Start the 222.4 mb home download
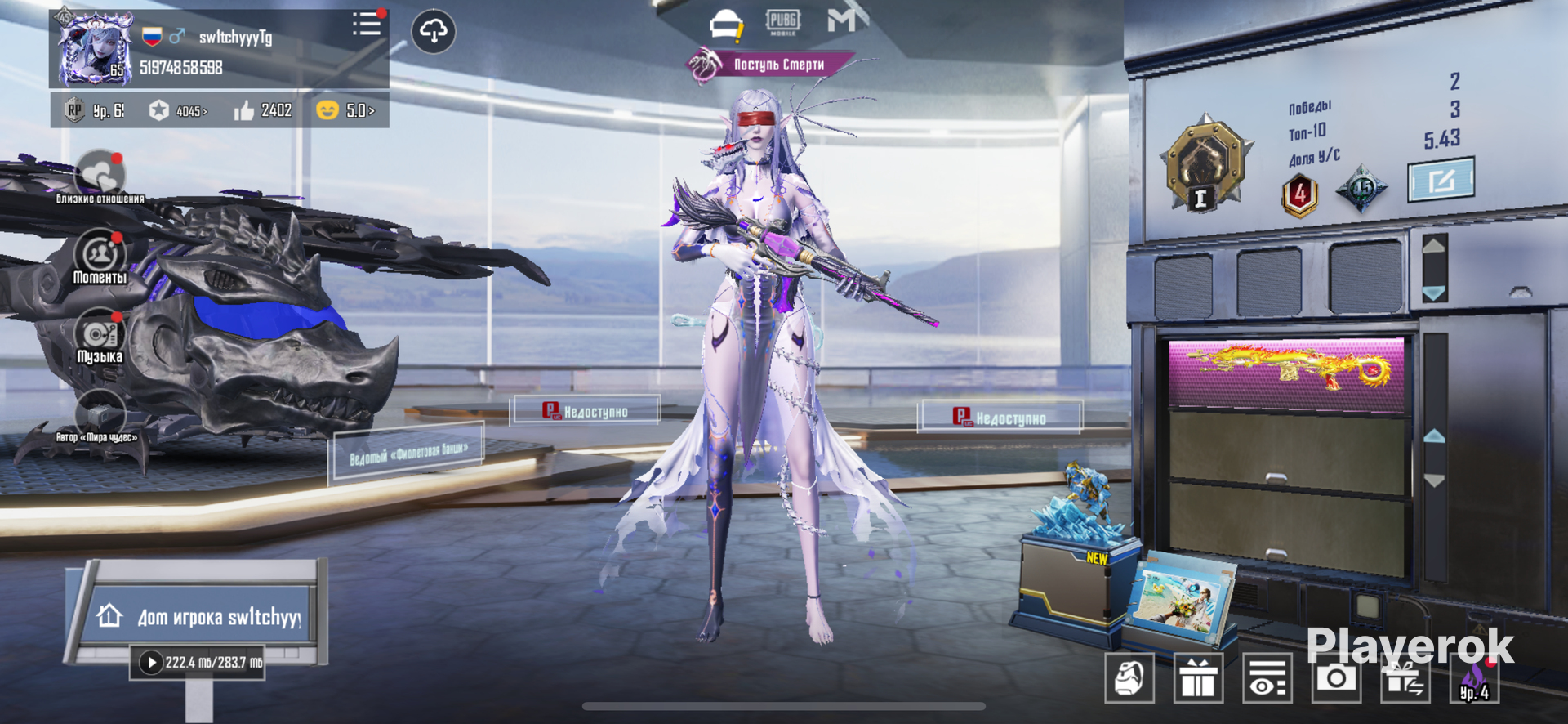The width and height of the screenshot is (1568, 724). pos(151,662)
